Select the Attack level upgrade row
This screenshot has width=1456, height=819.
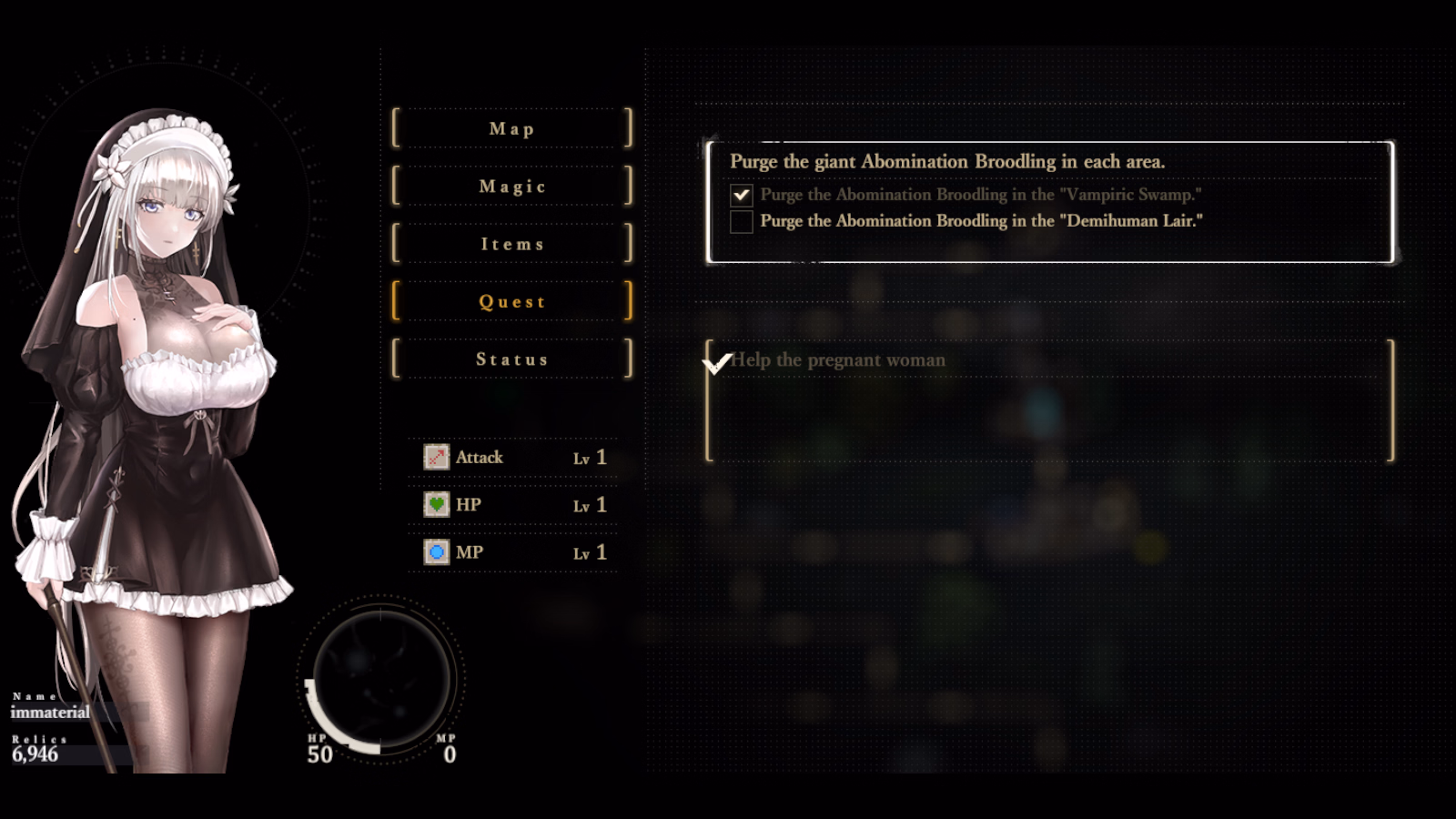(513, 457)
